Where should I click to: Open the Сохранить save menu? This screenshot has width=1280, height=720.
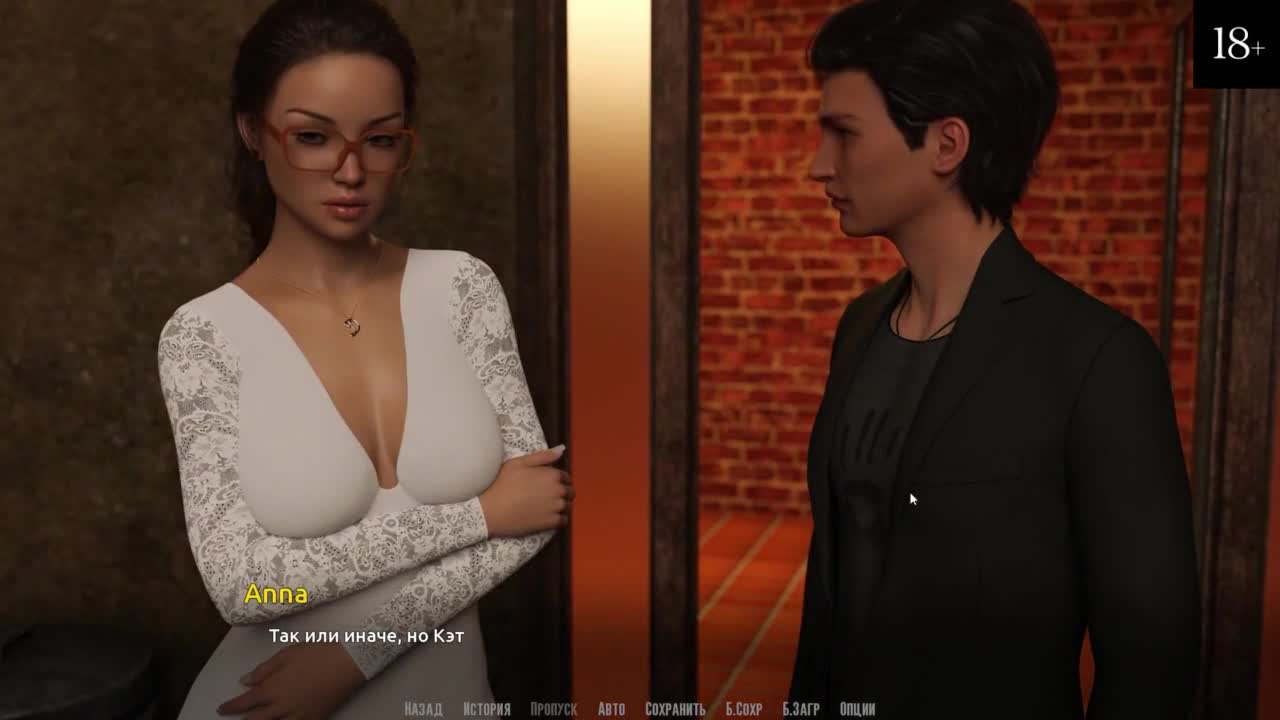pyautogui.click(x=675, y=709)
